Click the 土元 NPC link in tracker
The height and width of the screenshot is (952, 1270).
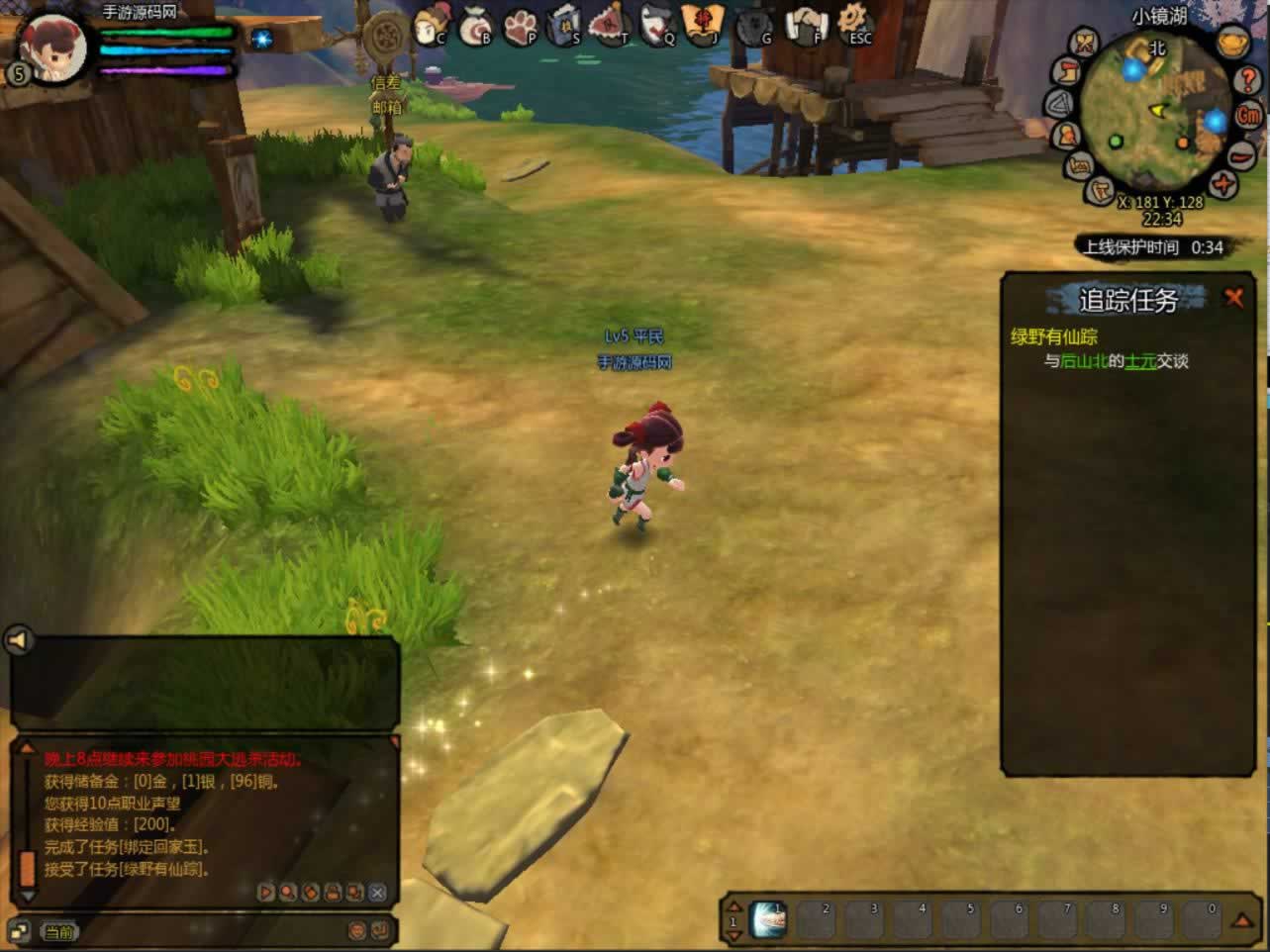click(x=1140, y=361)
